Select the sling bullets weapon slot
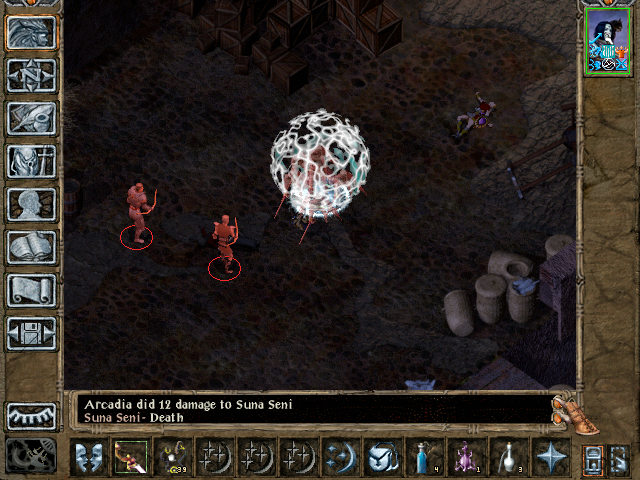Image resolution: width=640 pixels, height=480 pixels. coord(172,457)
